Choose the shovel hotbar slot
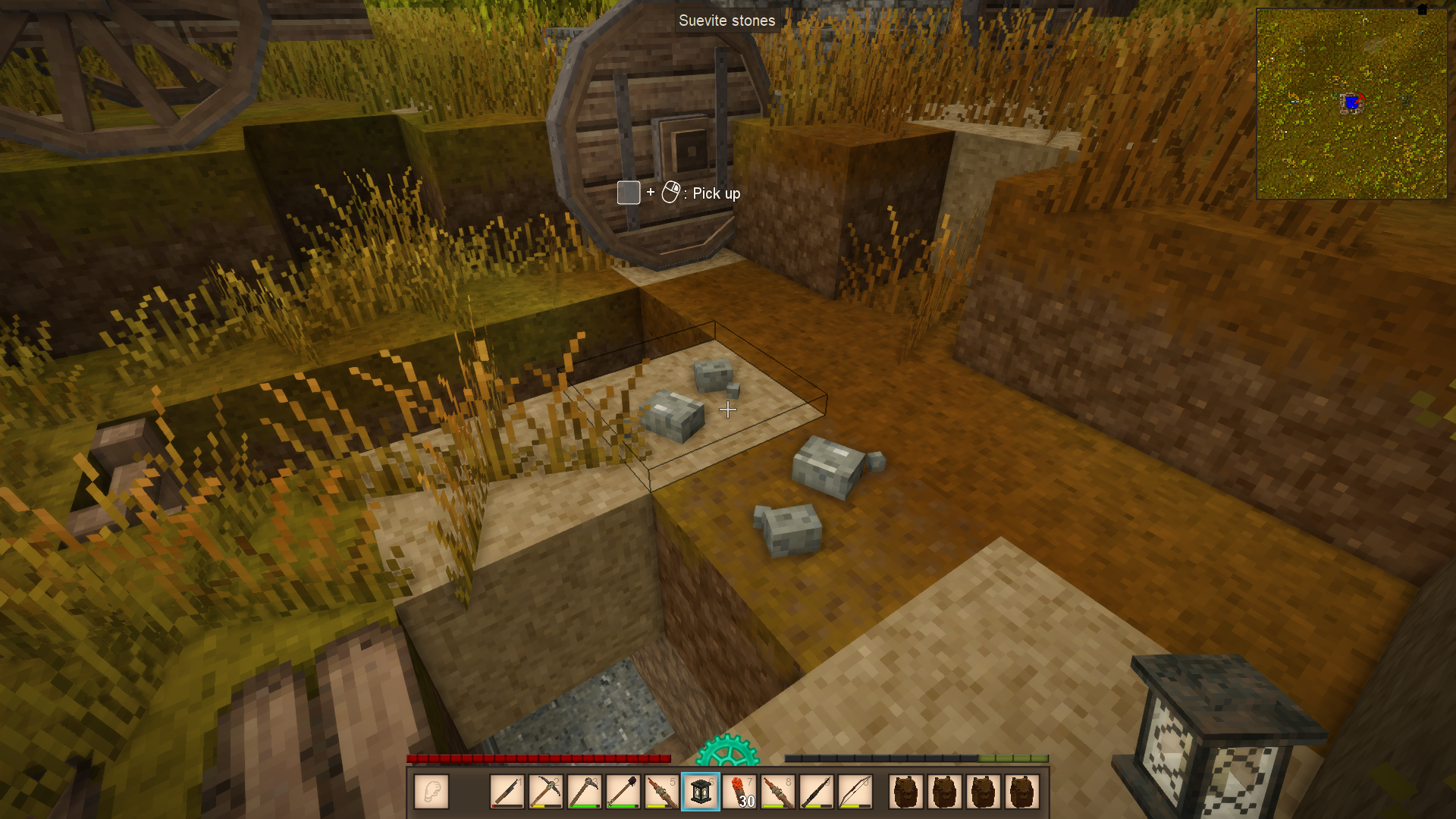The image size is (1456, 819). pyautogui.click(x=623, y=792)
